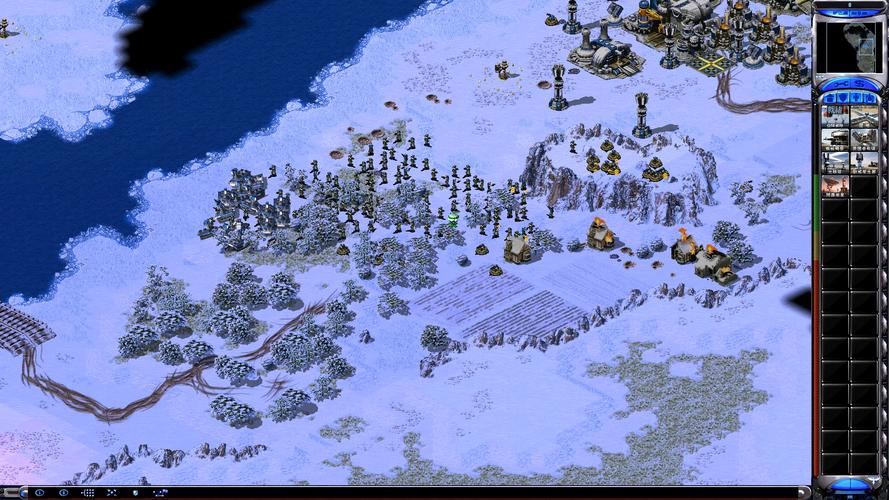Activate the X-shaped scatter command button

[x=111, y=493]
